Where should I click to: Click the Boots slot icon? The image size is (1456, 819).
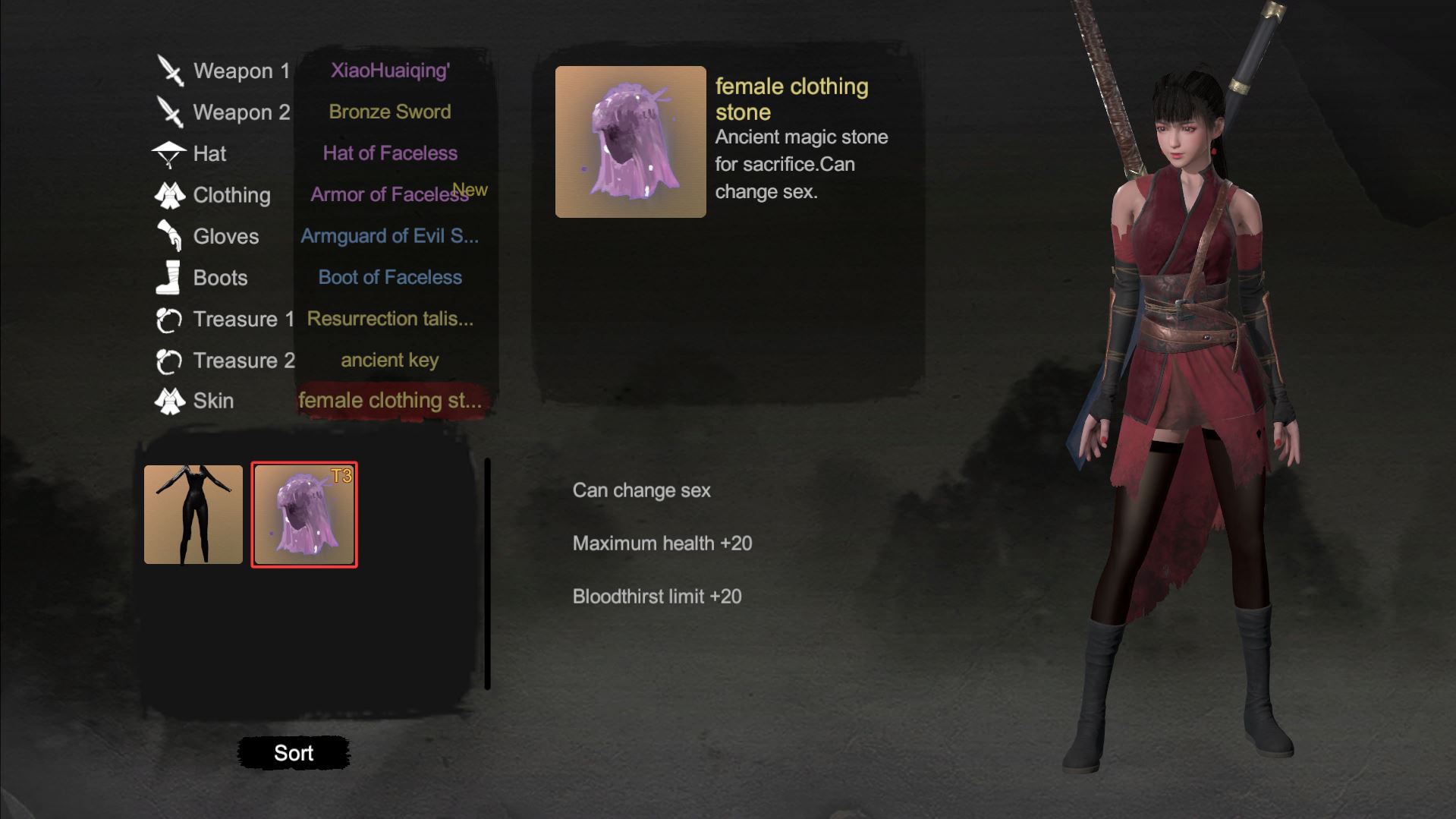[x=168, y=276]
